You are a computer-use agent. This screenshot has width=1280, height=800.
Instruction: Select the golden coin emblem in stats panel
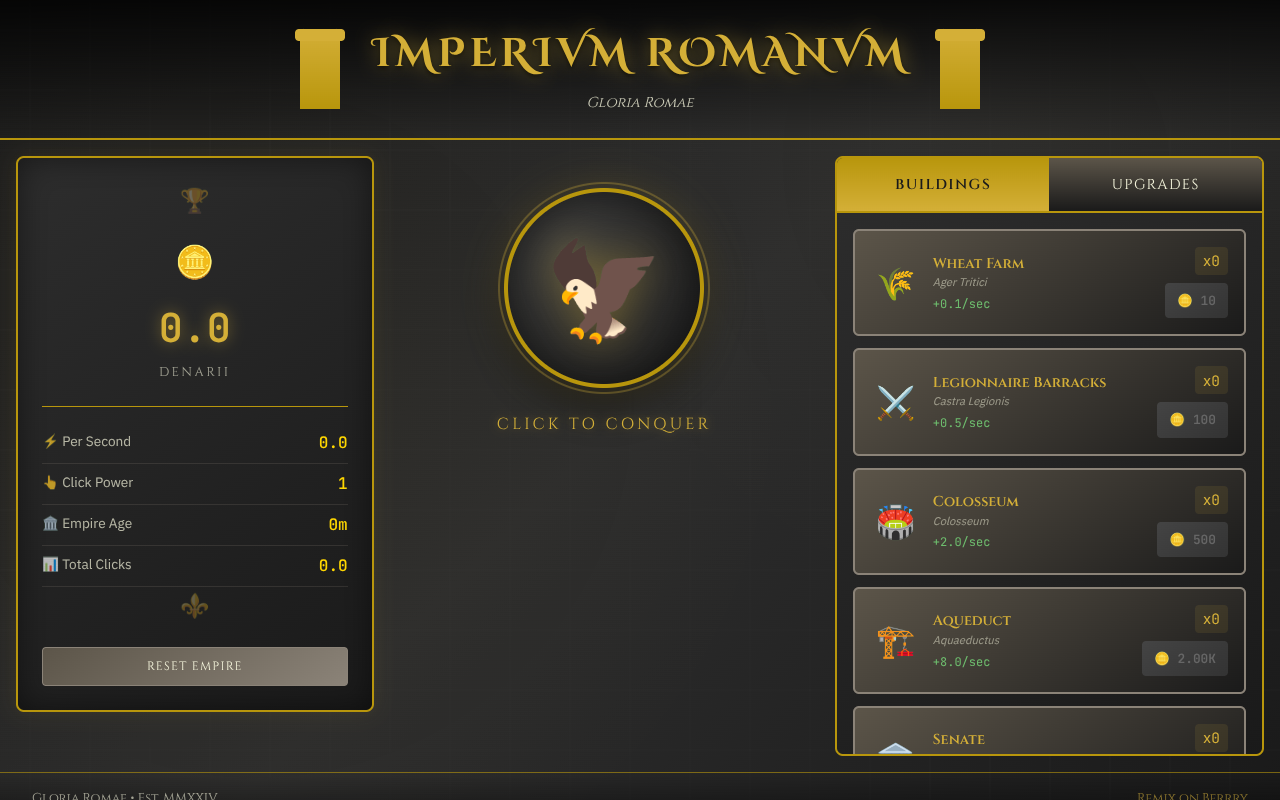(194, 262)
